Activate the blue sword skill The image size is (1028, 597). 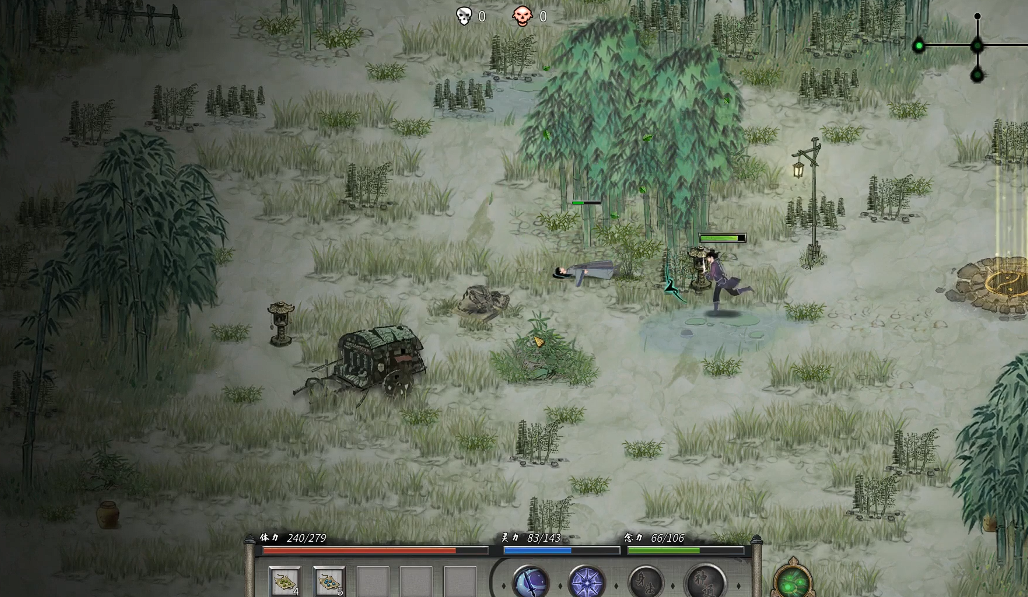(530, 582)
